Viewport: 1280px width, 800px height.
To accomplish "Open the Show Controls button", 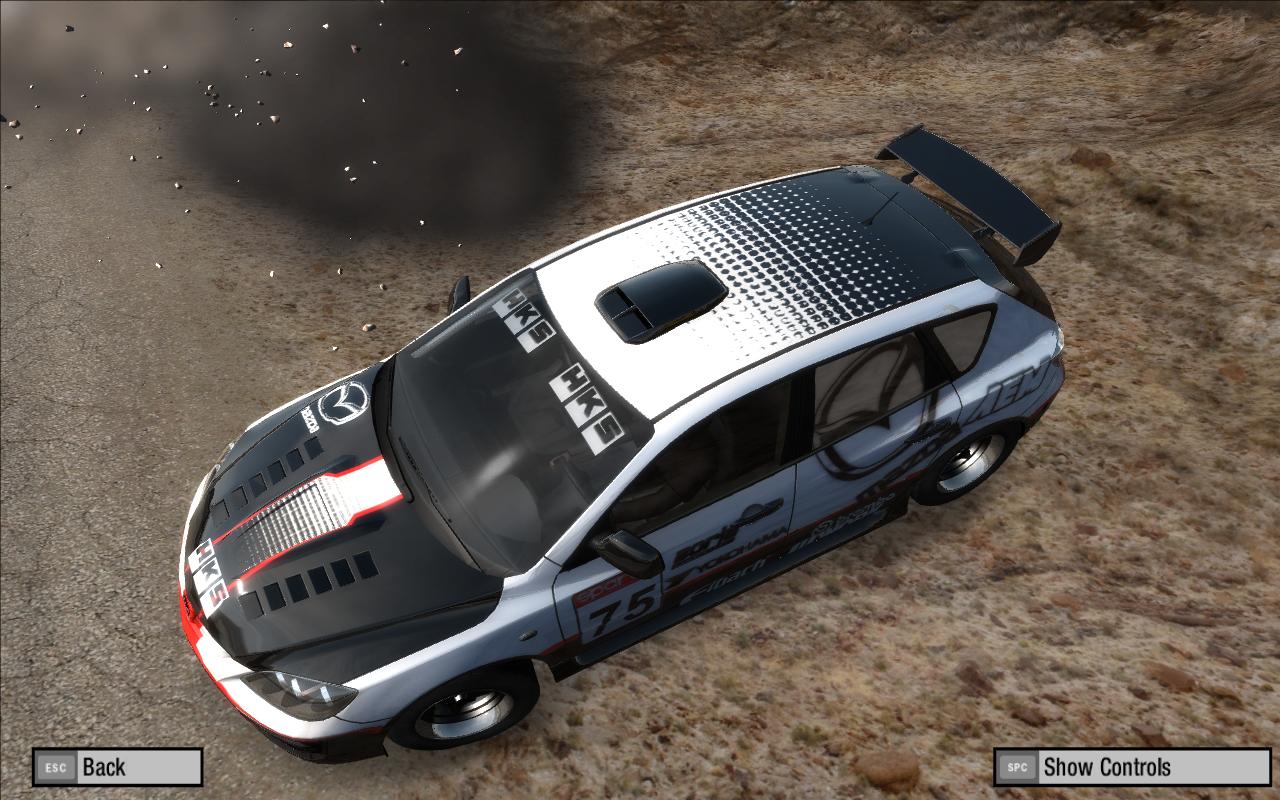I will click(1132, 767).
